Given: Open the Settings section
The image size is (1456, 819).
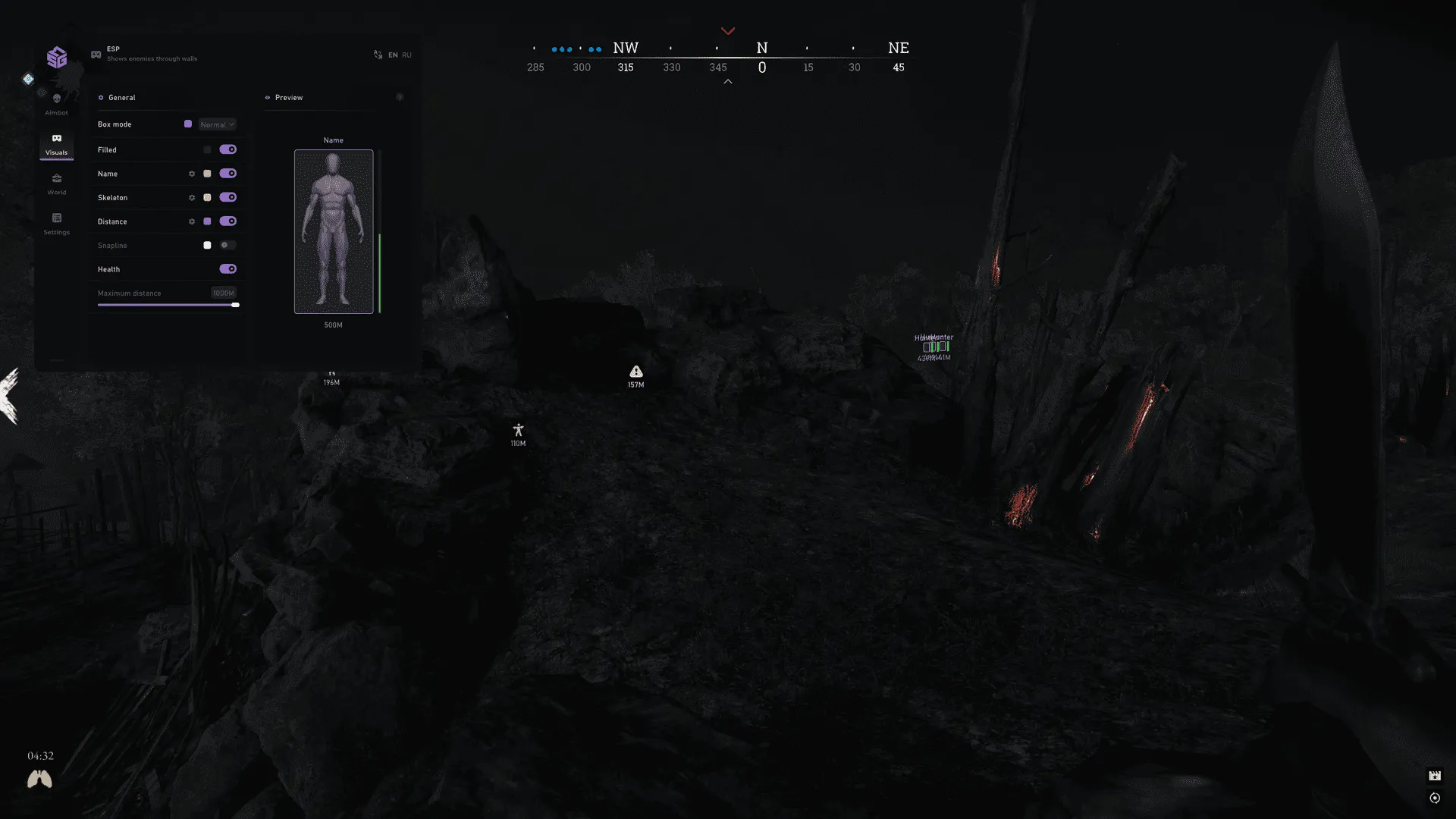Looking at the screenshot, I should pos(57,222).
